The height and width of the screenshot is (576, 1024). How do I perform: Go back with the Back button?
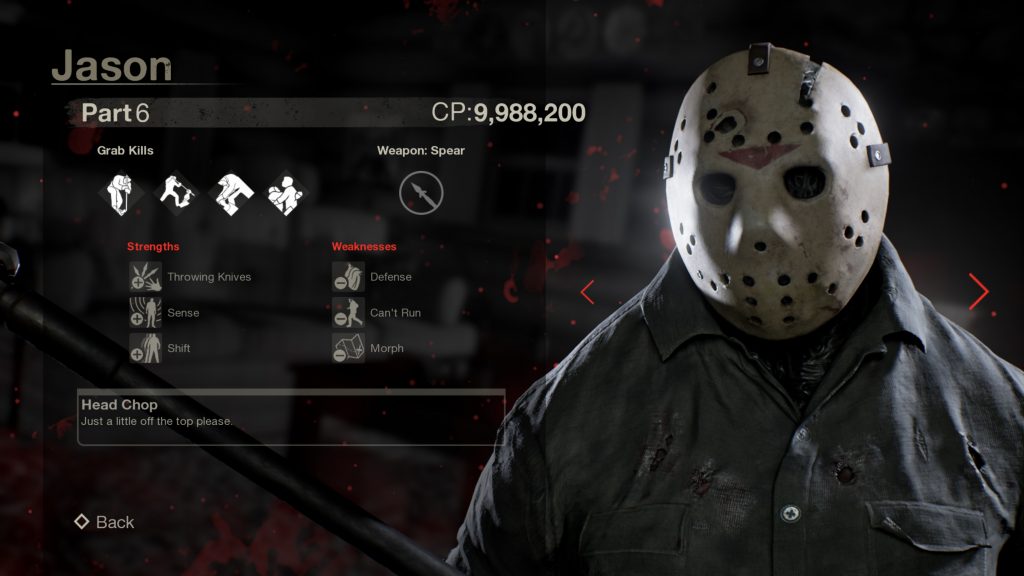(104, 522)
